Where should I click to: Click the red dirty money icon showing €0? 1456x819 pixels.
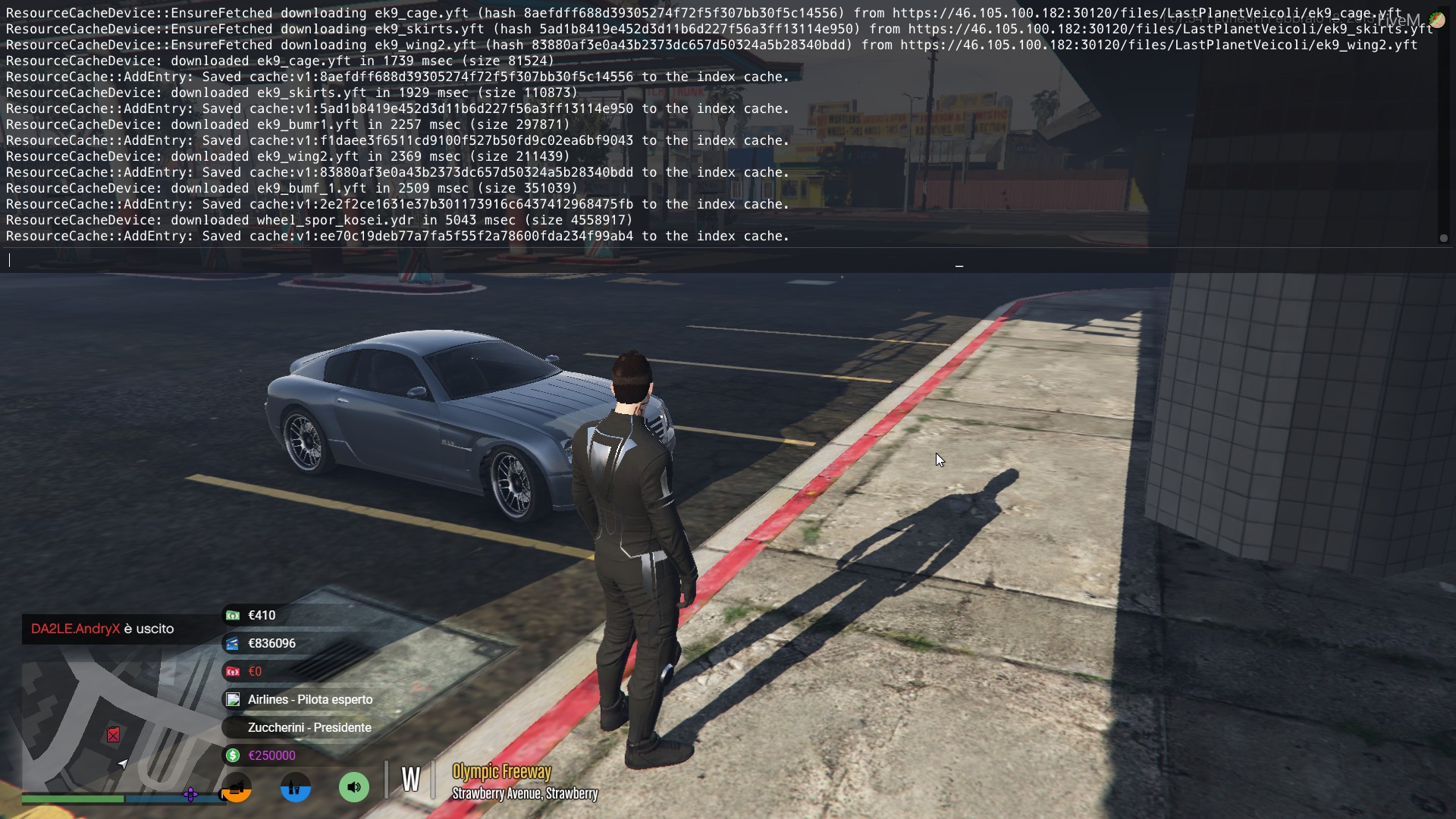[x=232, y=671]
